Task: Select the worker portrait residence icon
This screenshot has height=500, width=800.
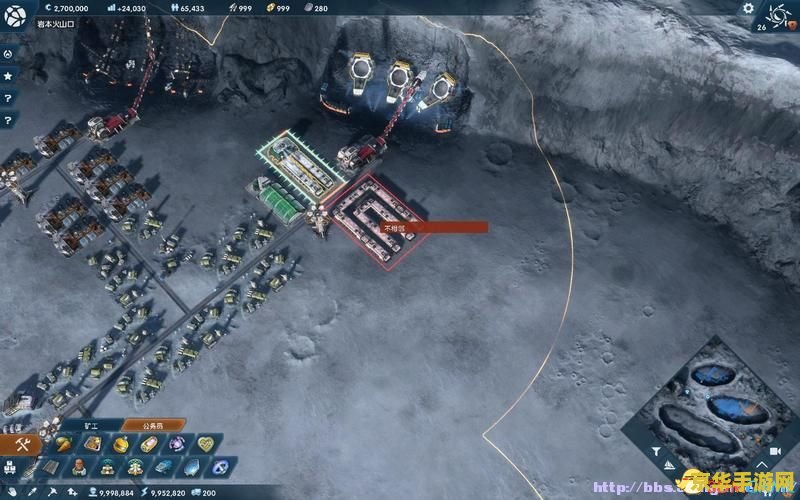Action: click(79, 467)
